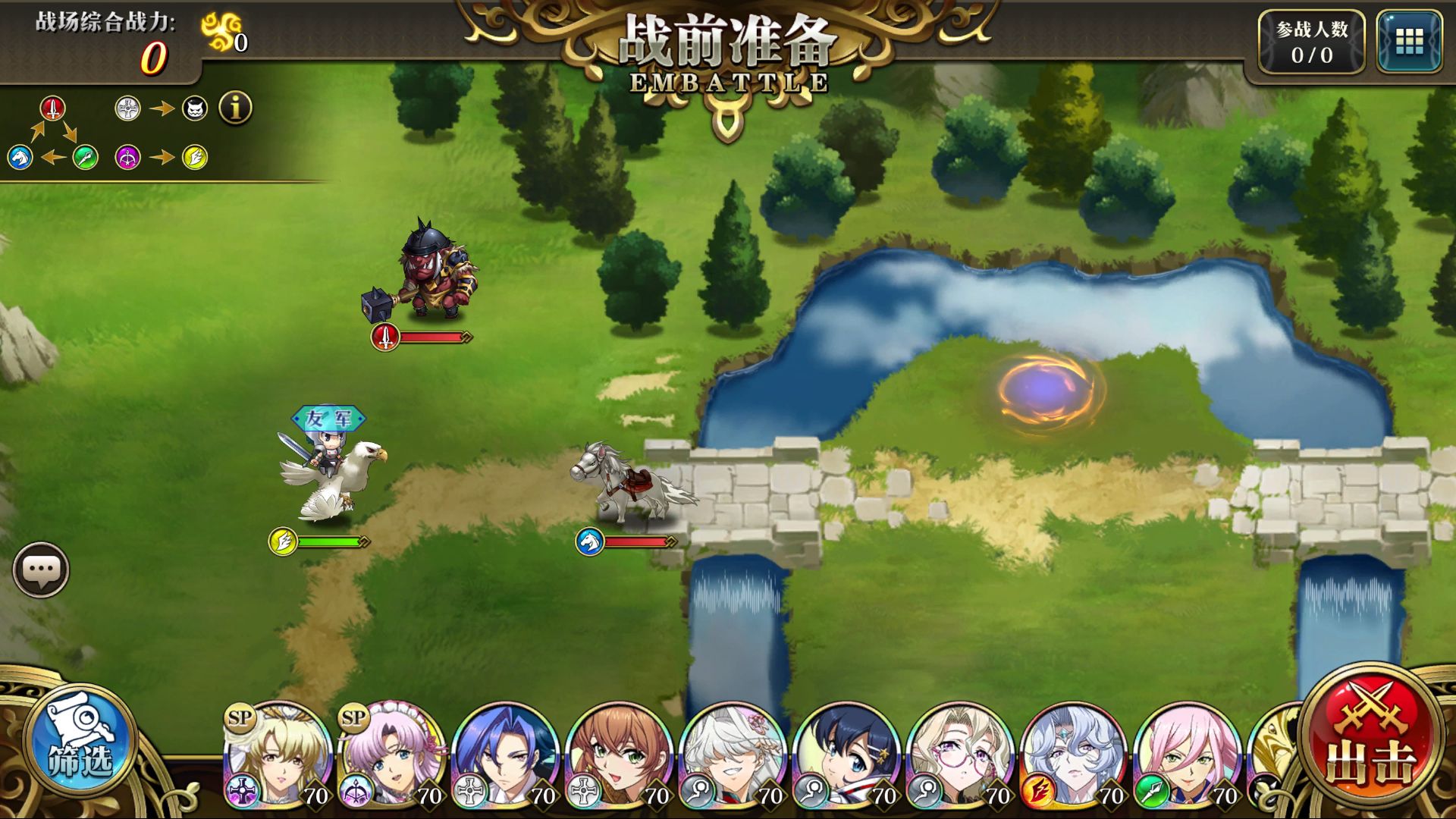The width and height of the screenshot is (1456, 819).
Task: Select the white-haired grinning hero
Action: tap(734, 754)
